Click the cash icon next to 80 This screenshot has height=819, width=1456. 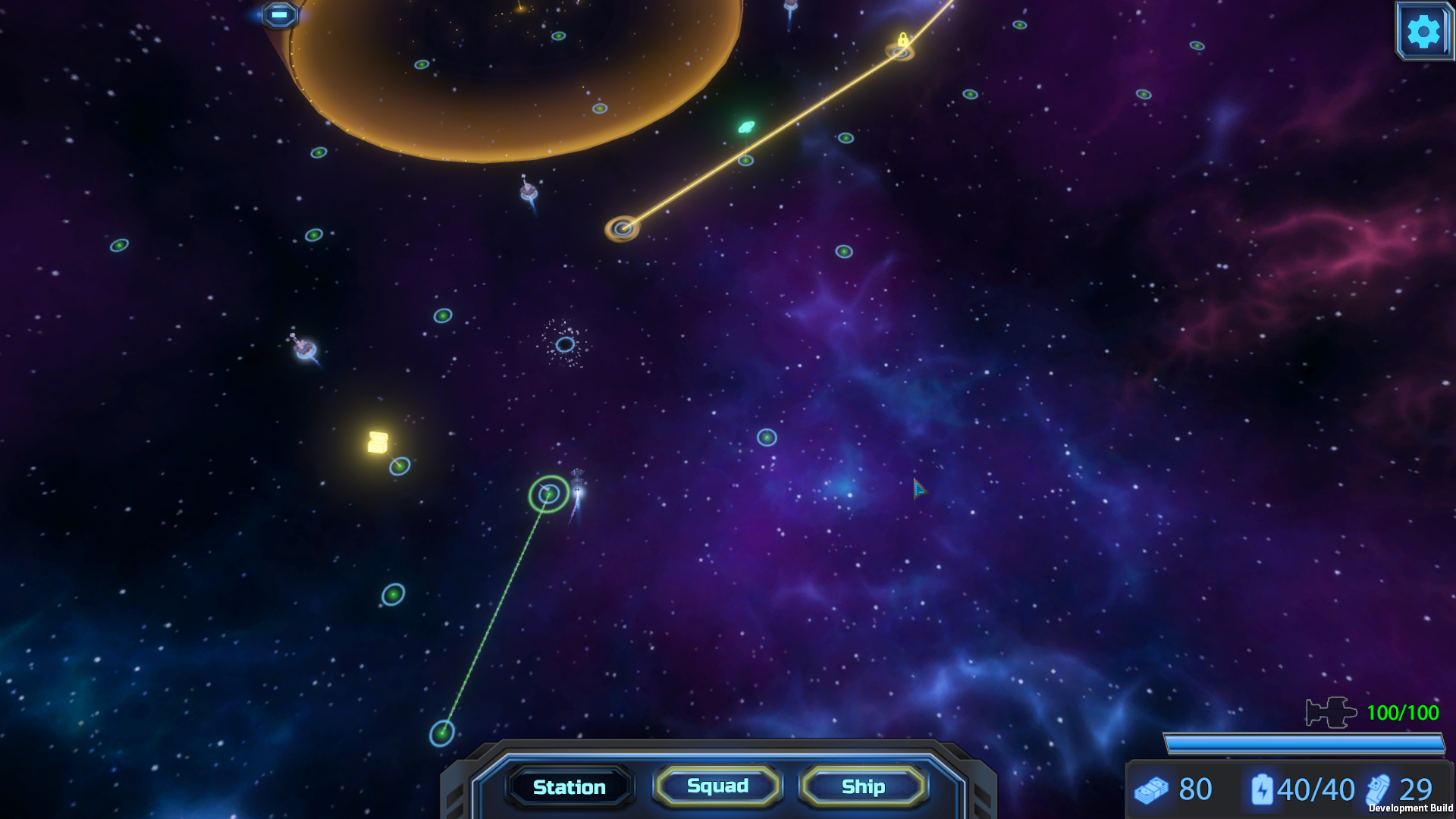coord(1151,789)
